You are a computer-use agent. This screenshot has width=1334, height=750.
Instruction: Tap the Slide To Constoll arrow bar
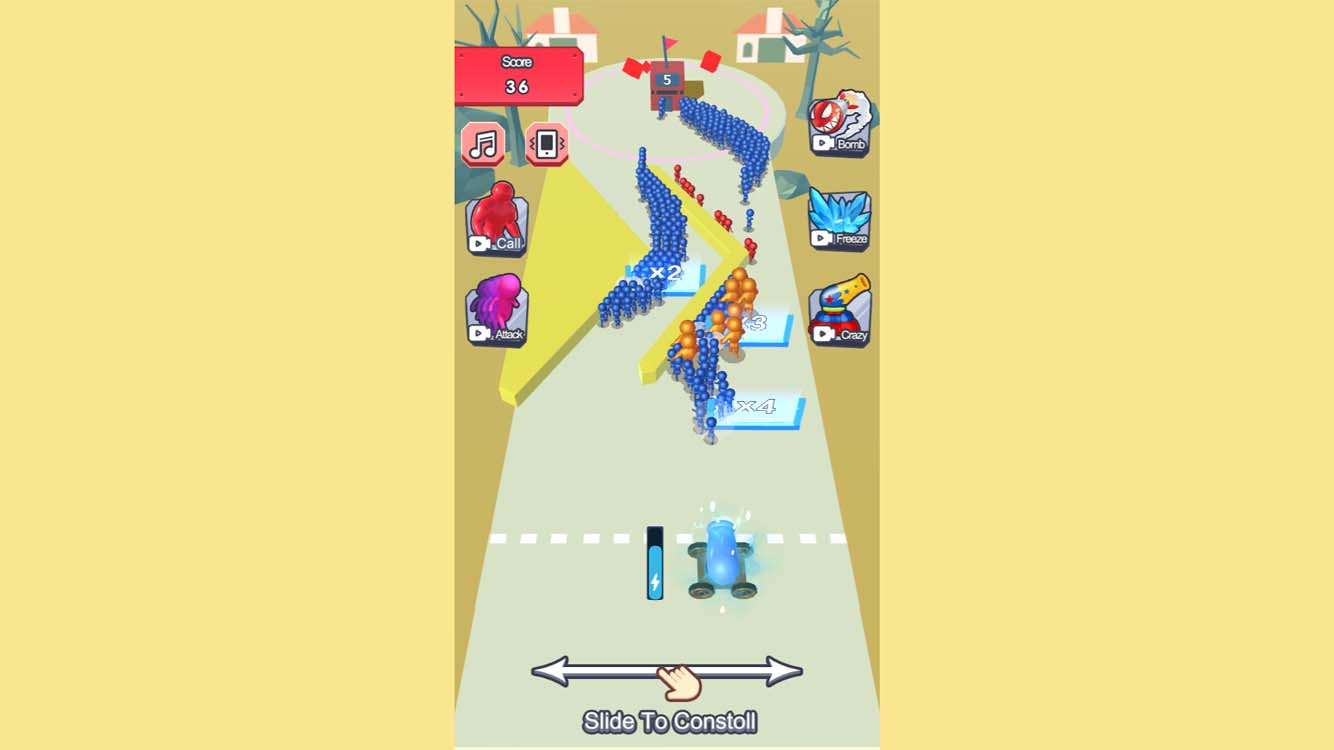pos(668,672)
